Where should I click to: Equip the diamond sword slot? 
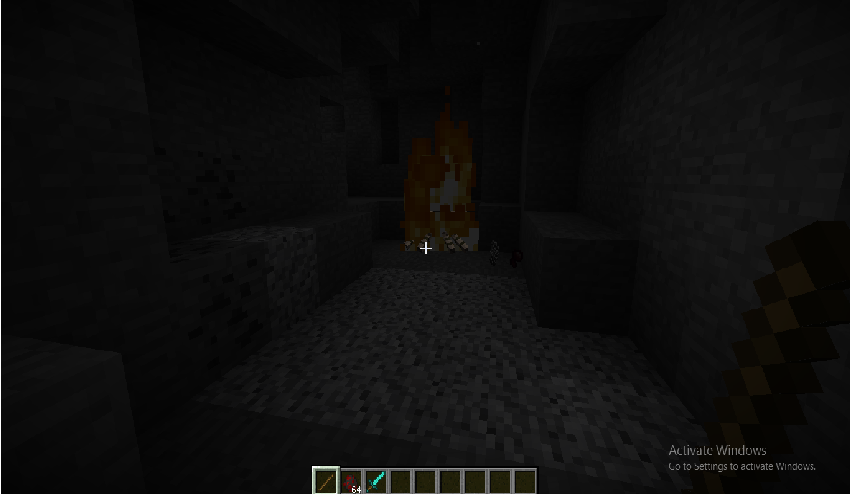tap(376, 481)
